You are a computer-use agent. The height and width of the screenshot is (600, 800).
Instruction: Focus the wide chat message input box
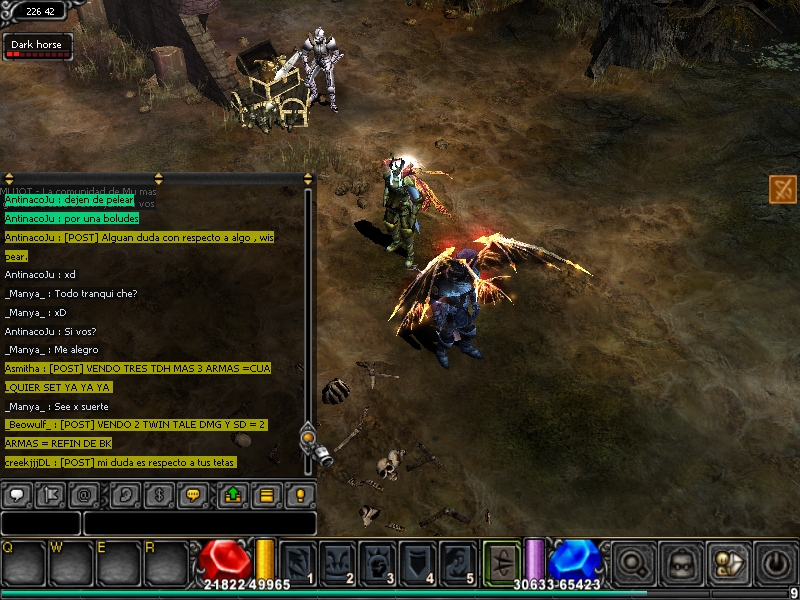(200, 523)
